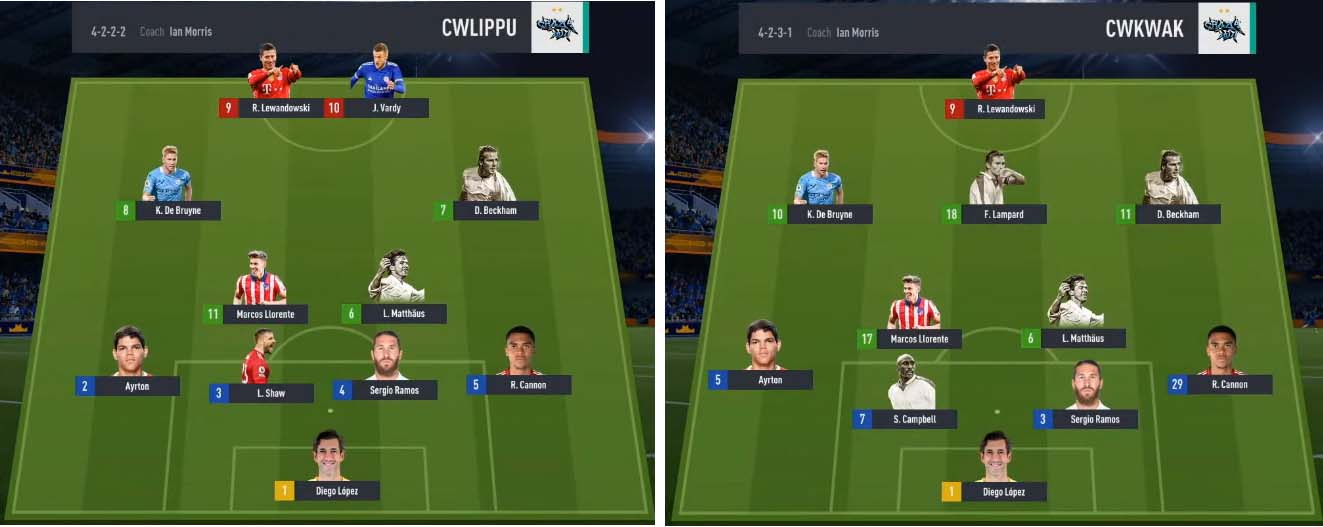Click the CWLIPPU team crest
The width and height of the screenshot is (1323, 527).
point(559,27)
